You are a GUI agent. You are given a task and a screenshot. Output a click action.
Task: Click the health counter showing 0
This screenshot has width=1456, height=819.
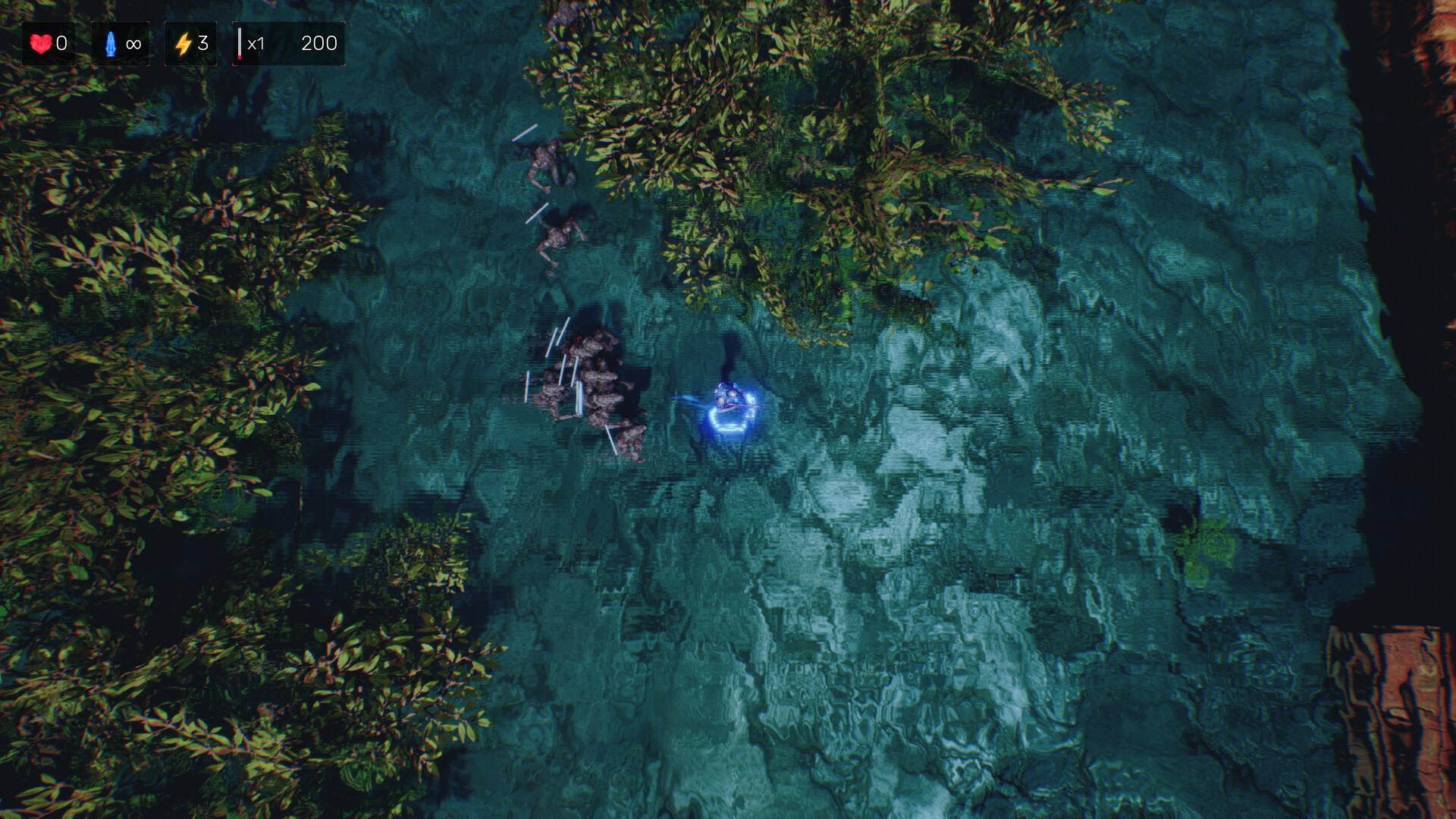tap(62, 43)
